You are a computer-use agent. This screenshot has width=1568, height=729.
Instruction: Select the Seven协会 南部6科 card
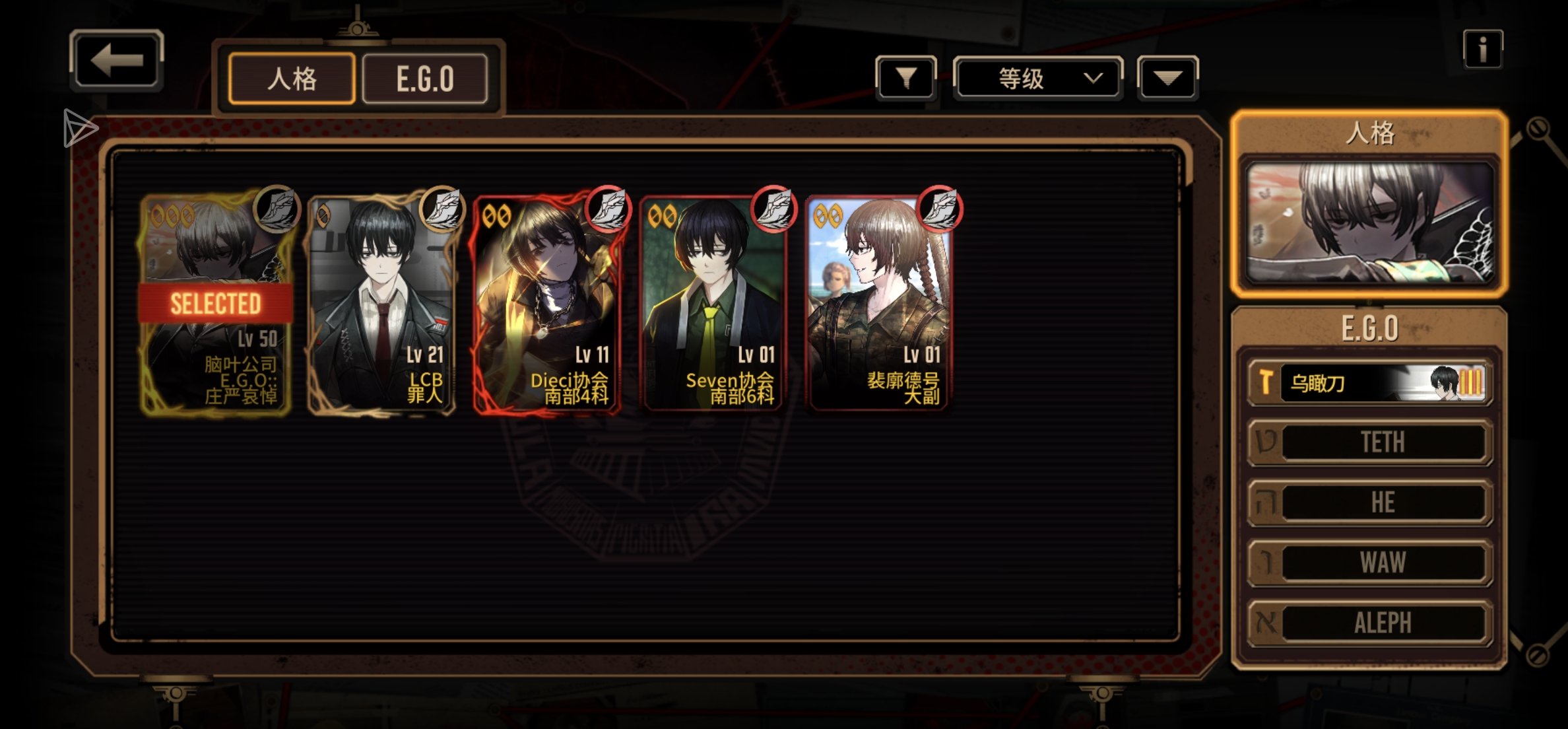(713, 304)
